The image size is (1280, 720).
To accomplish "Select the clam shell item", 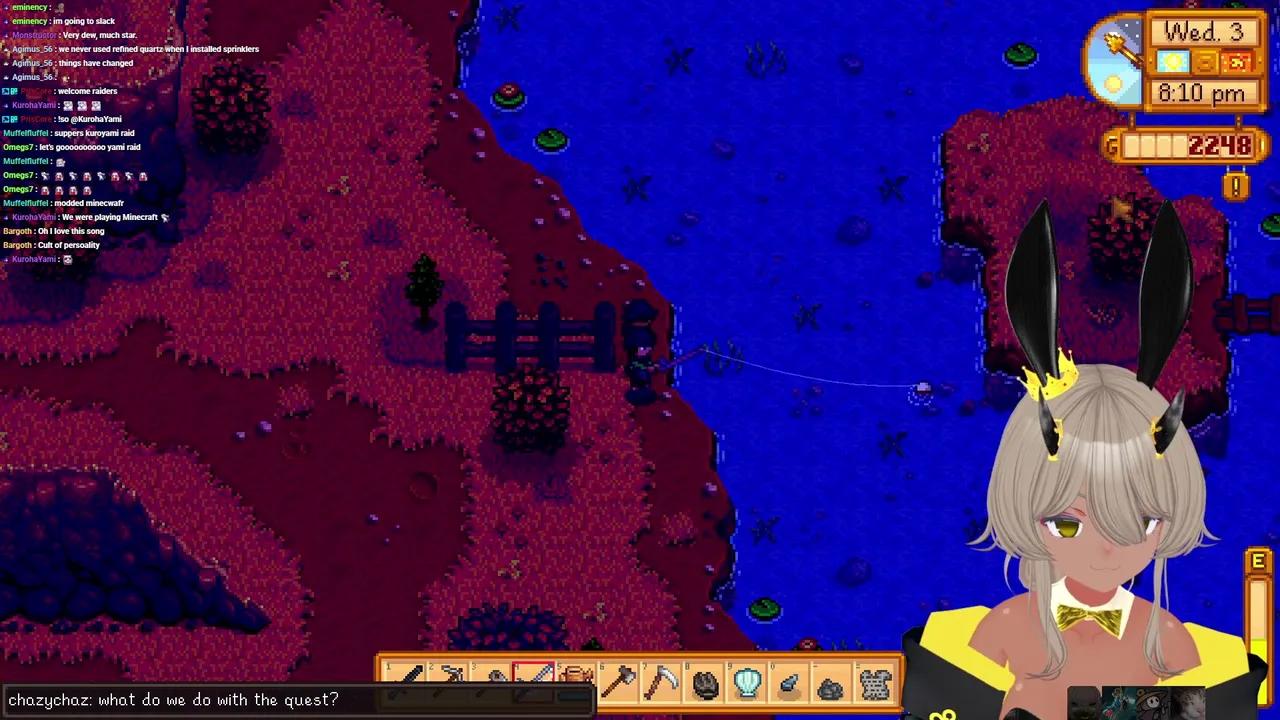I will point(748,684).
